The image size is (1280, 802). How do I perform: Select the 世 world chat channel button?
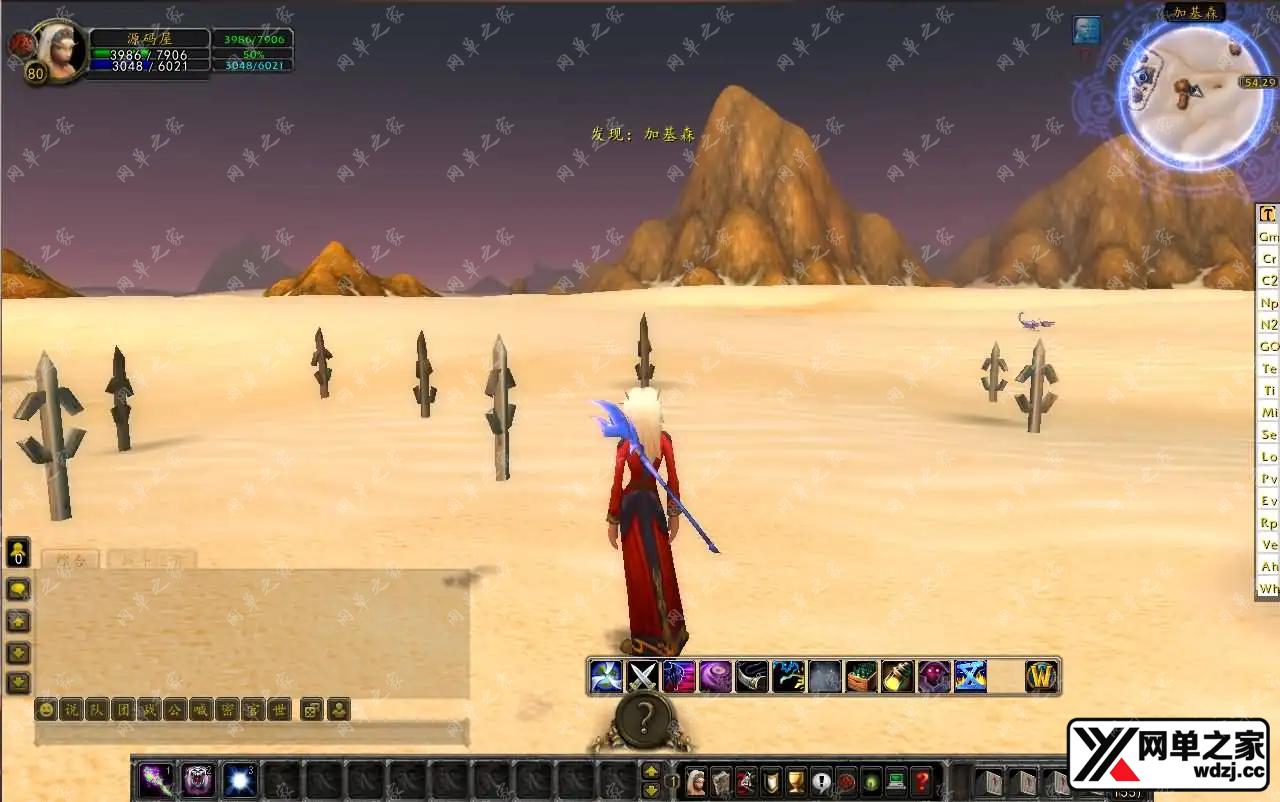point(280,710)
